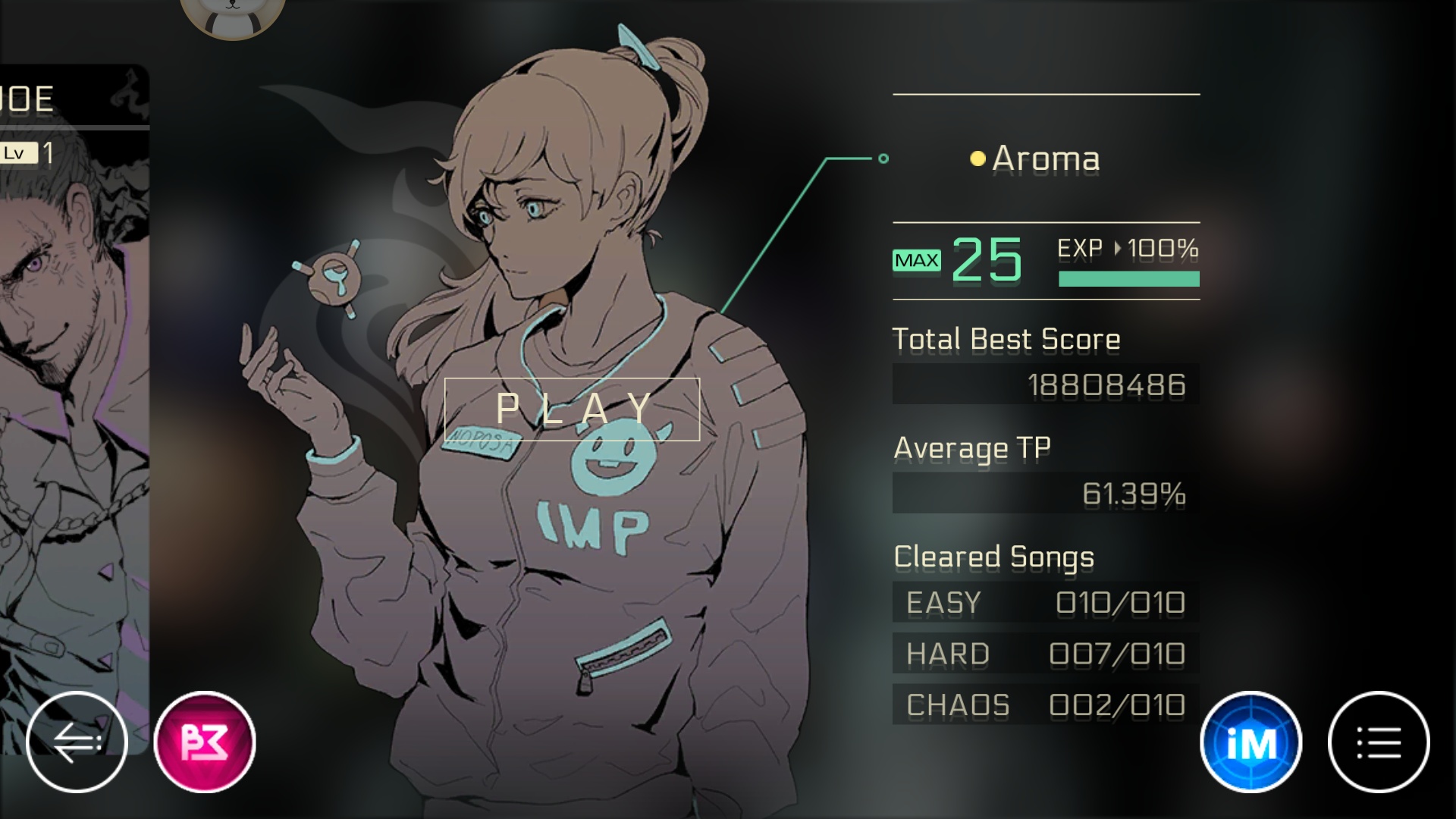Image resolution: width=1456 pixels, height=819 pixels.
Task: Open the Cleared Songs section header
Action: click(x=994, y=557)
